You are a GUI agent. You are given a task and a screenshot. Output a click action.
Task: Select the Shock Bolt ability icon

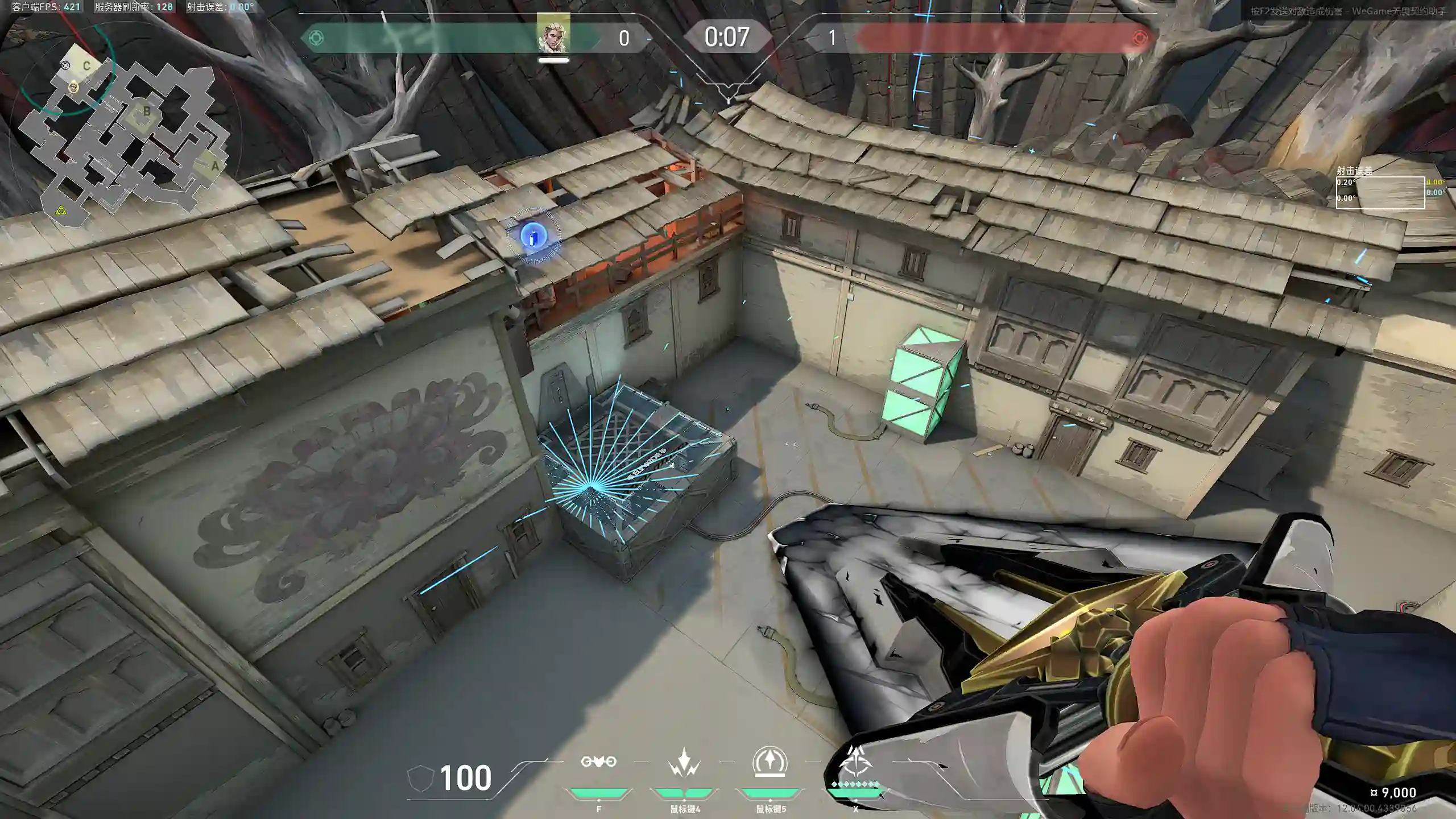684,762
